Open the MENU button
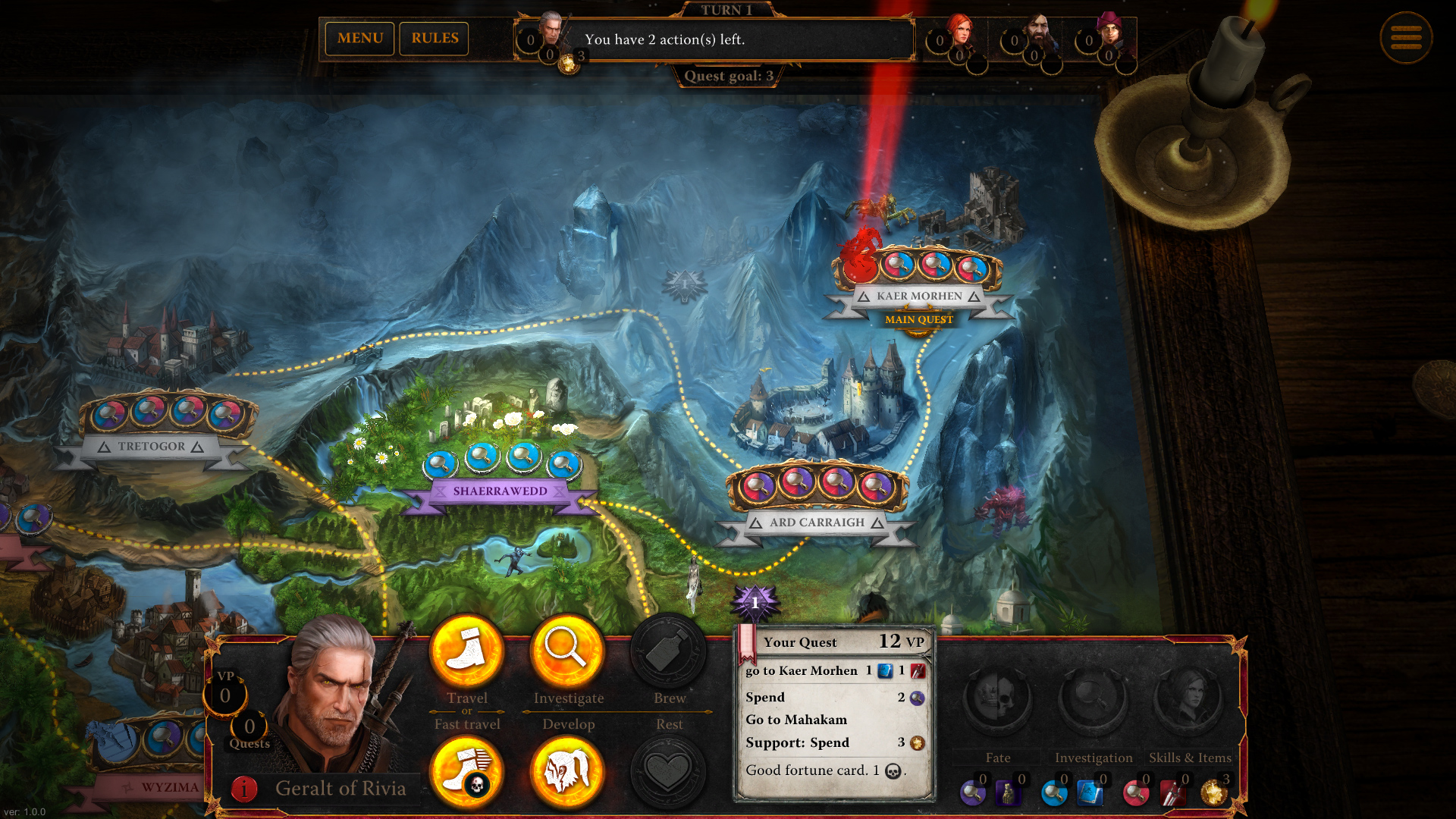This screenshot has width=1456, height=819. point(359,39)
